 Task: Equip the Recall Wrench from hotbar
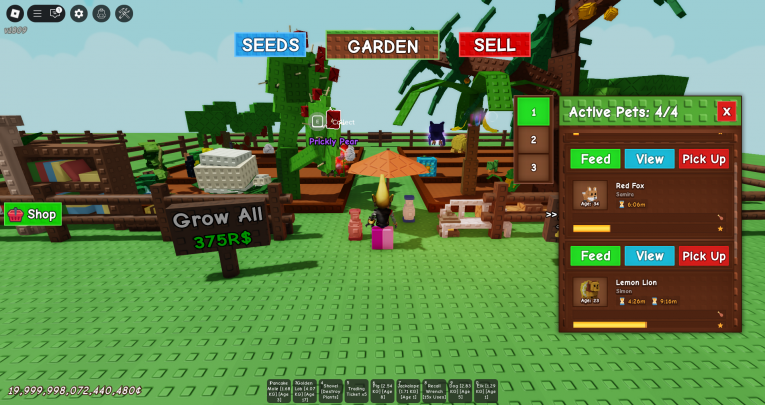433,391
